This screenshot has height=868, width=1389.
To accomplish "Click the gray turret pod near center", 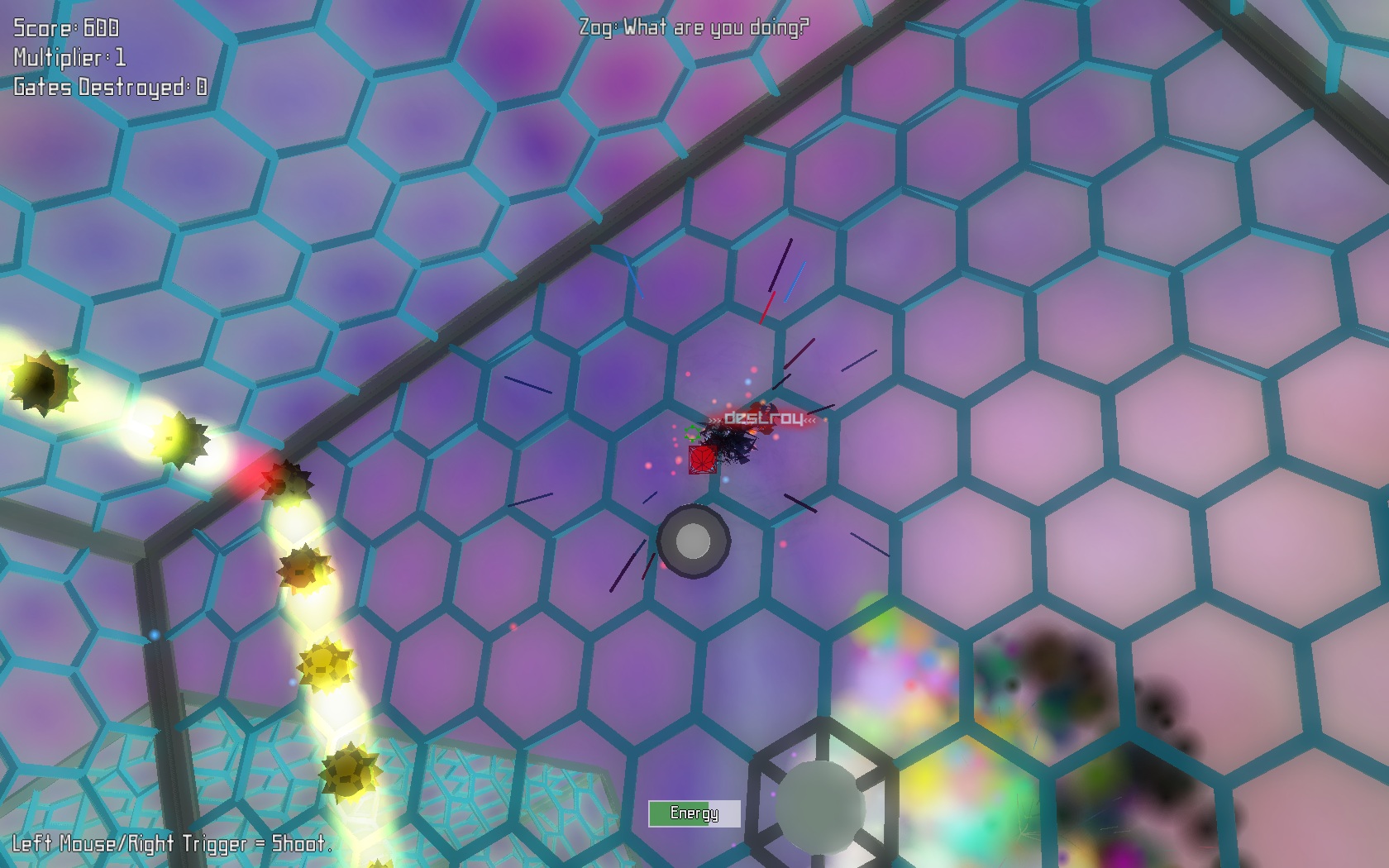I will 692,541.
